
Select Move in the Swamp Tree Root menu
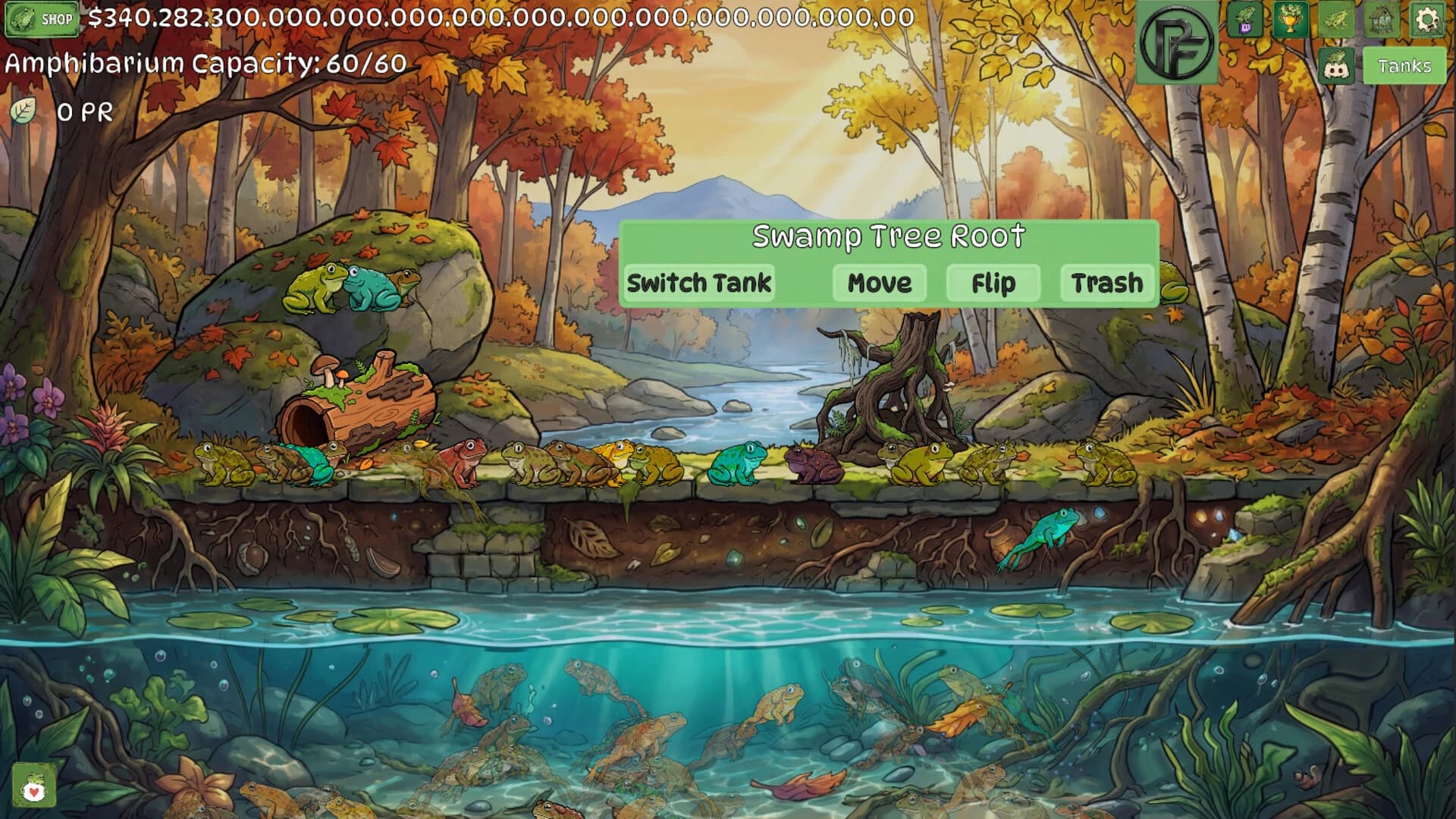878,283
